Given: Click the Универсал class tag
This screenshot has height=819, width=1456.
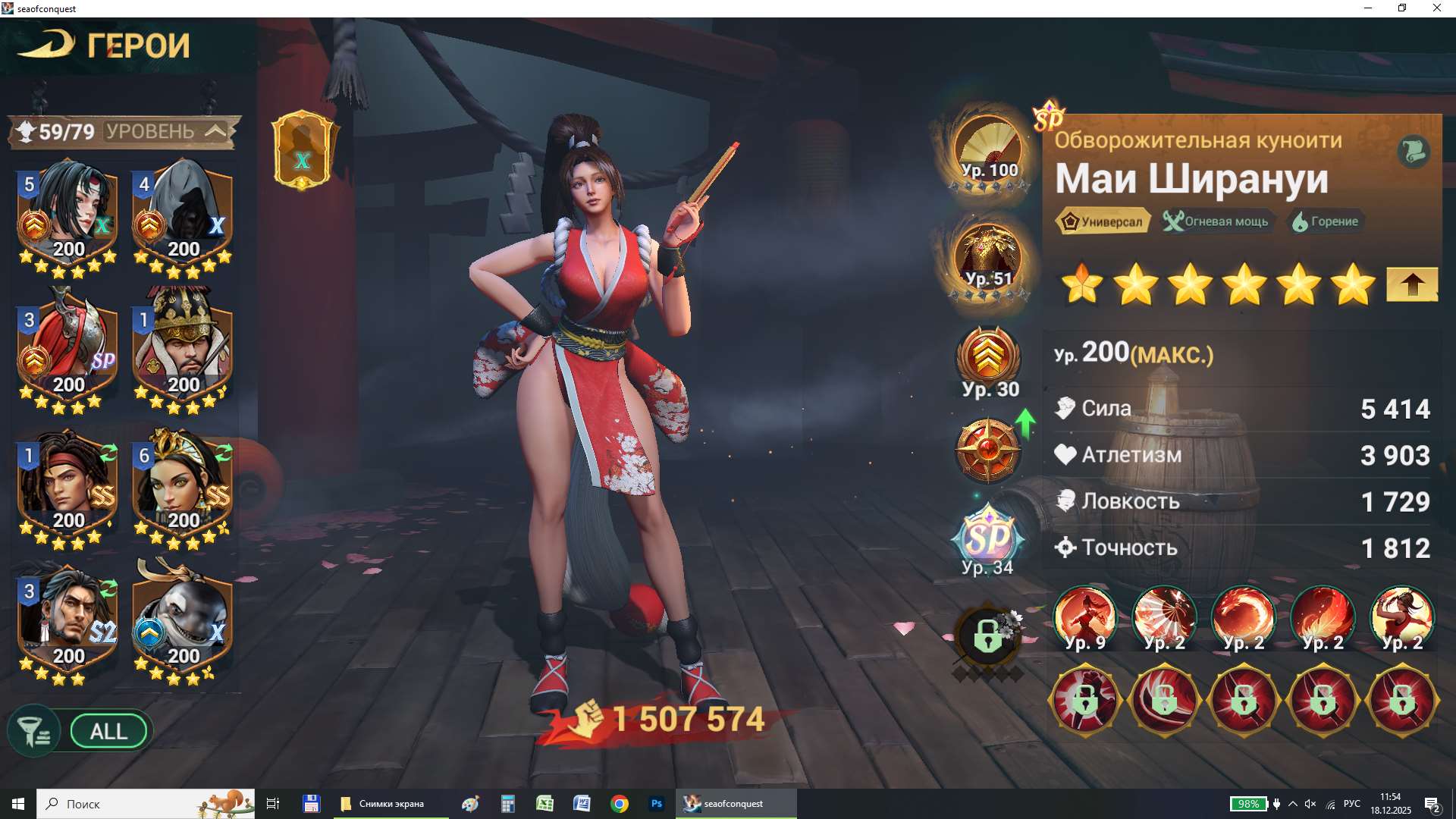Looking at the screenshot, I should click(1103, 221).
